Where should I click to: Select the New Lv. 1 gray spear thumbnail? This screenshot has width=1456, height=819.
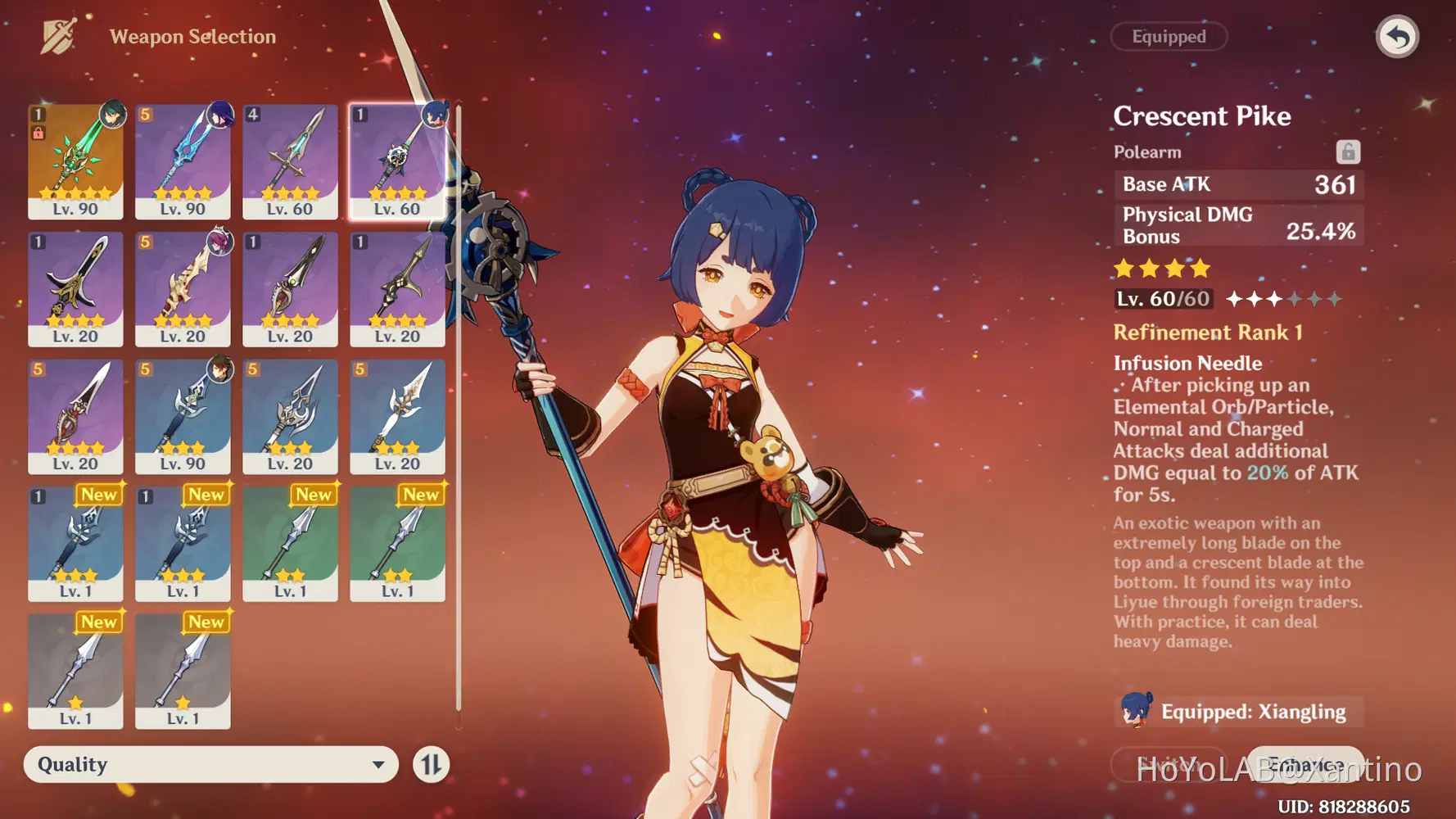point(76,672)
